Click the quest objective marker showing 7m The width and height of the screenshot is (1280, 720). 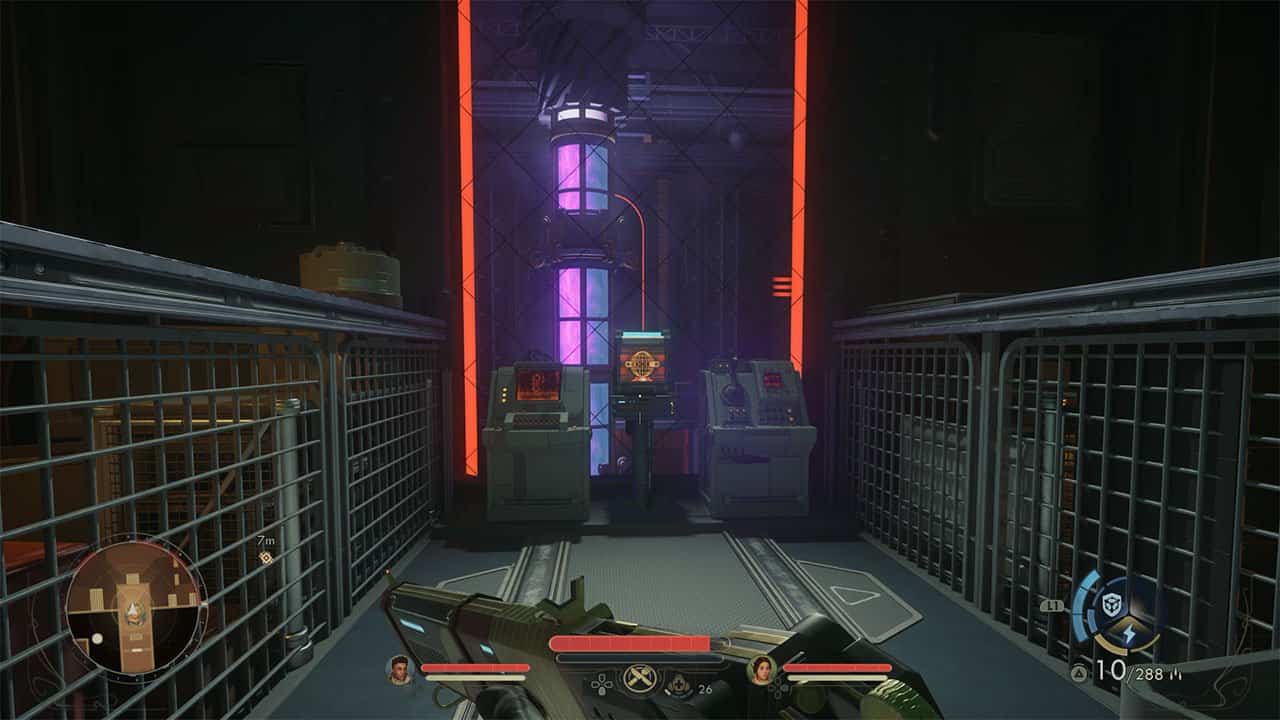point(266,557)
